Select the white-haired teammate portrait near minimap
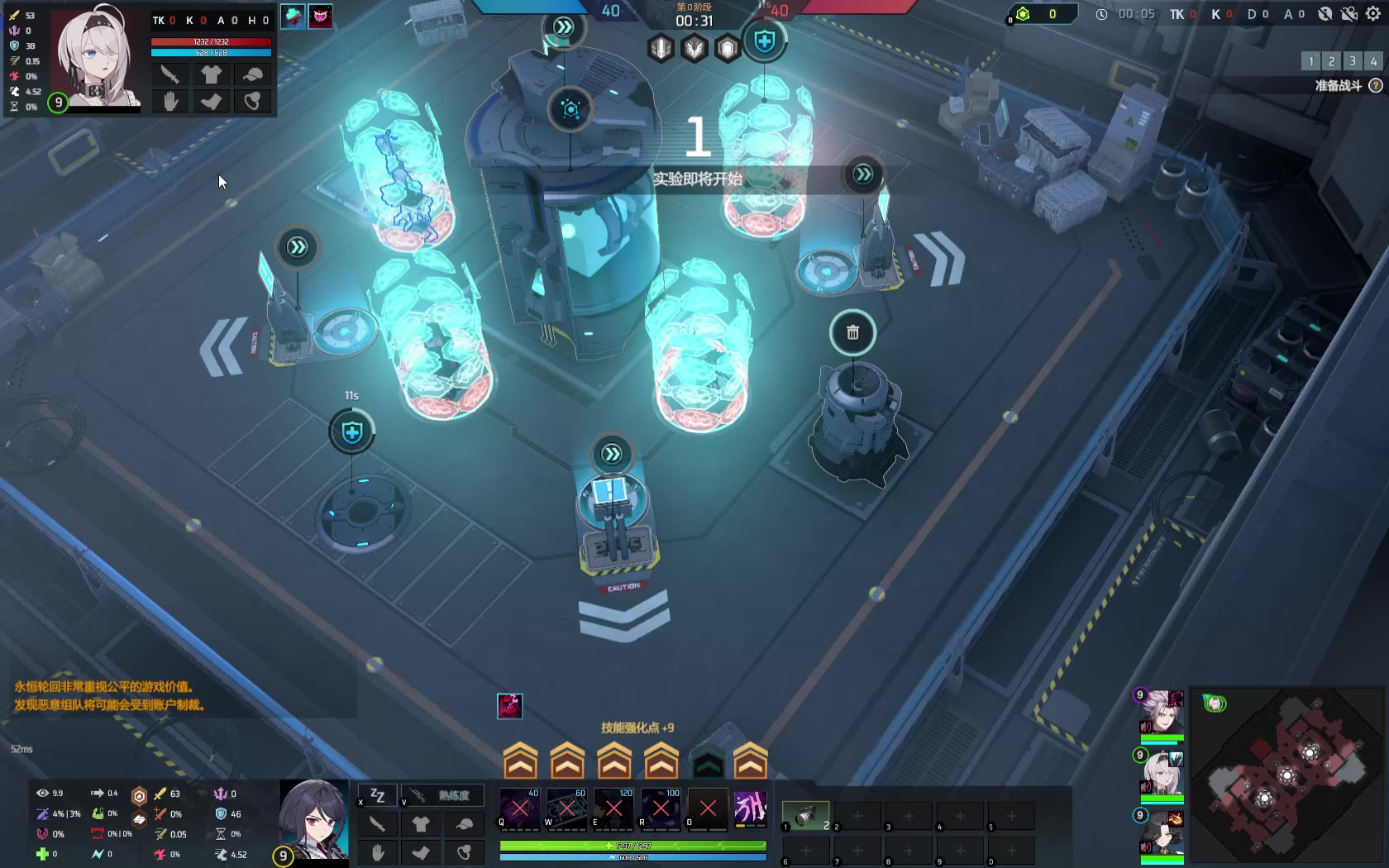Screen dimensions: 1389x868 tap(1162, 772)
